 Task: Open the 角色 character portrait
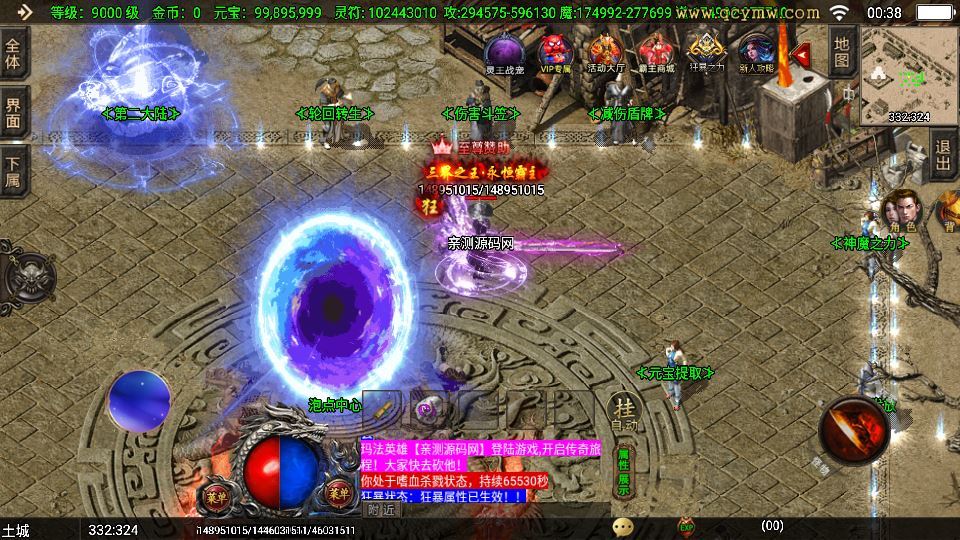click(901, 211)
